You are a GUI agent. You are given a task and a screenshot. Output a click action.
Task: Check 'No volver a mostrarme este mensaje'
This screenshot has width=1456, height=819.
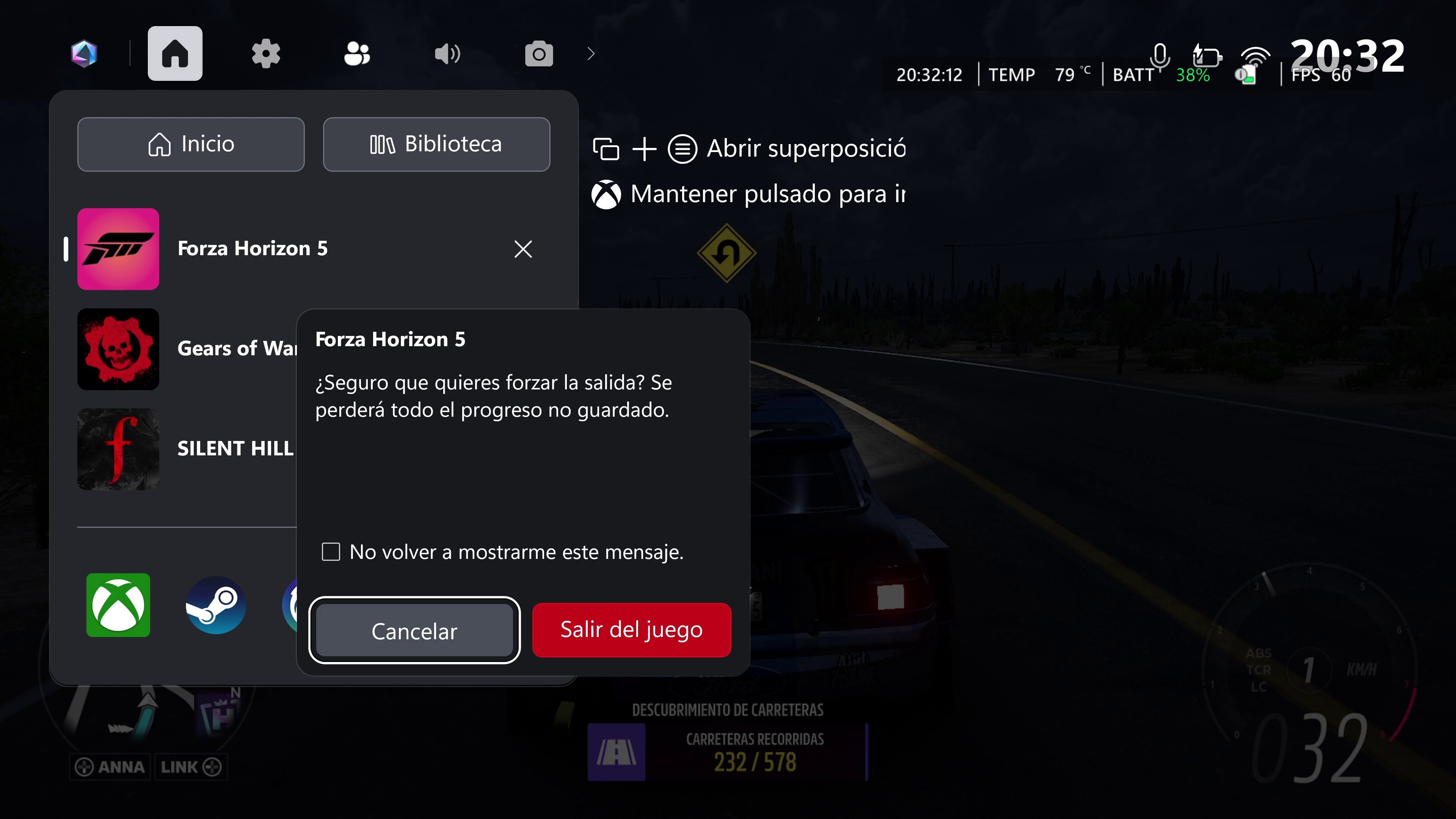(331, 551)
